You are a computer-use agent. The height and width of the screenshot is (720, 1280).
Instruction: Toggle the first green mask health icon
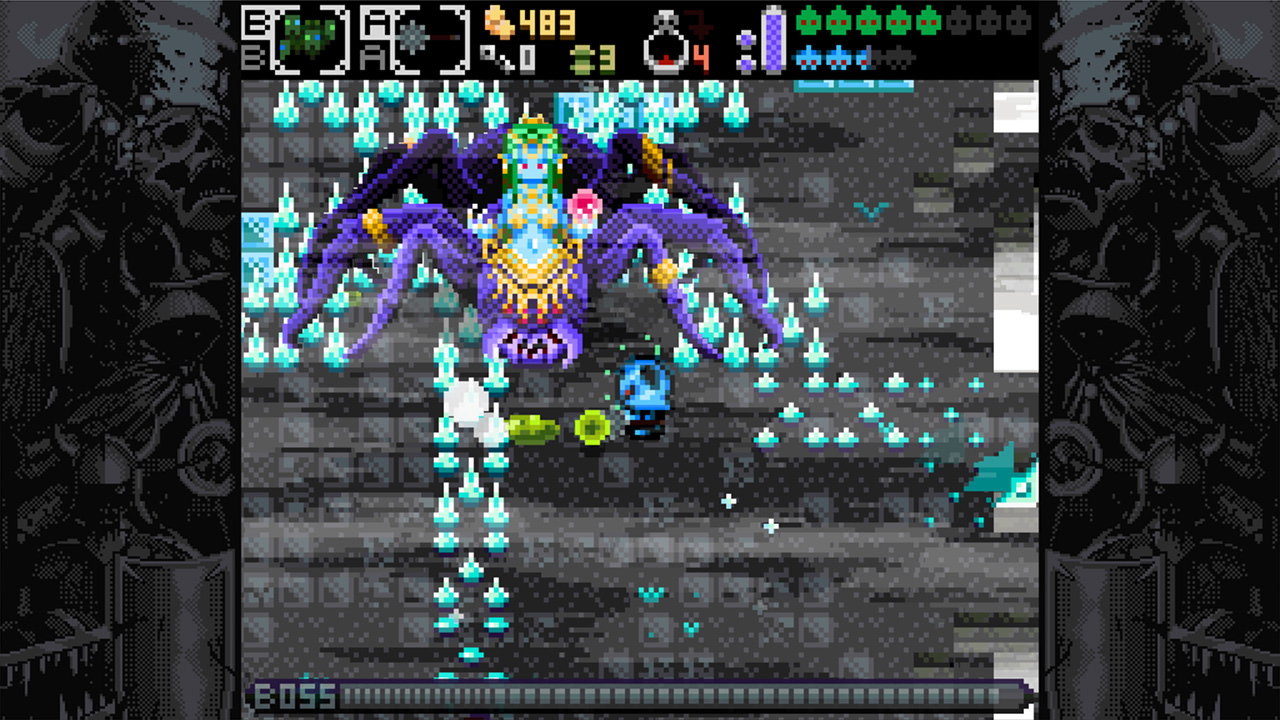[x=809, y=21]
